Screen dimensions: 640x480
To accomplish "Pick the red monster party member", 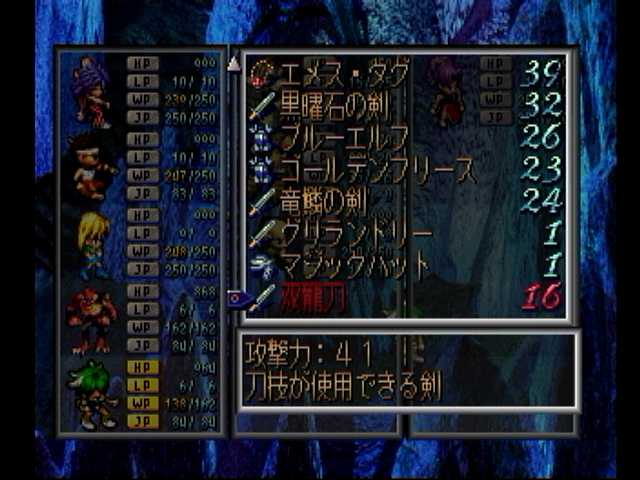I will coord(92,320).
